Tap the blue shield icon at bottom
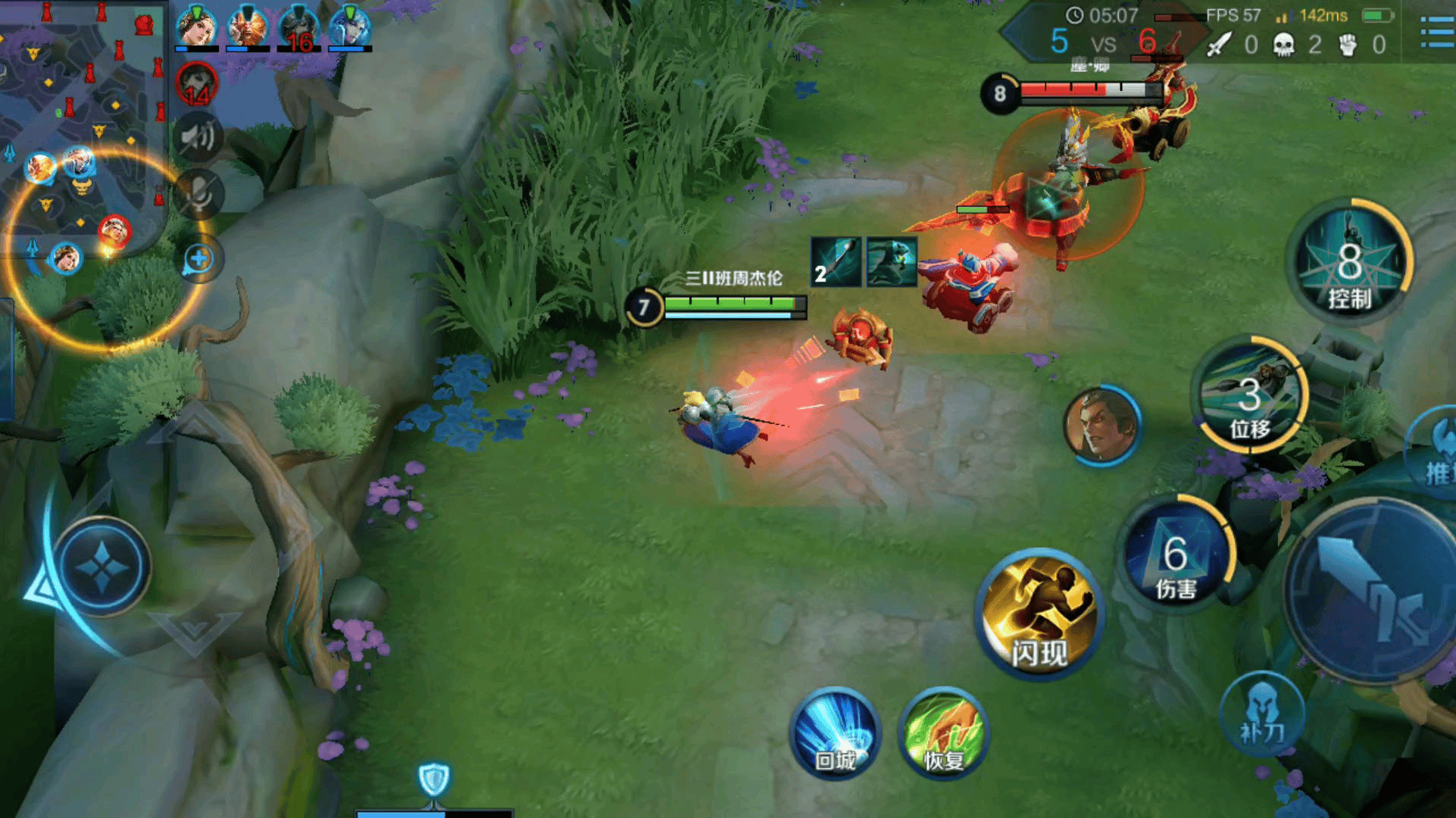1456x818 pixels. pos(434,779)
